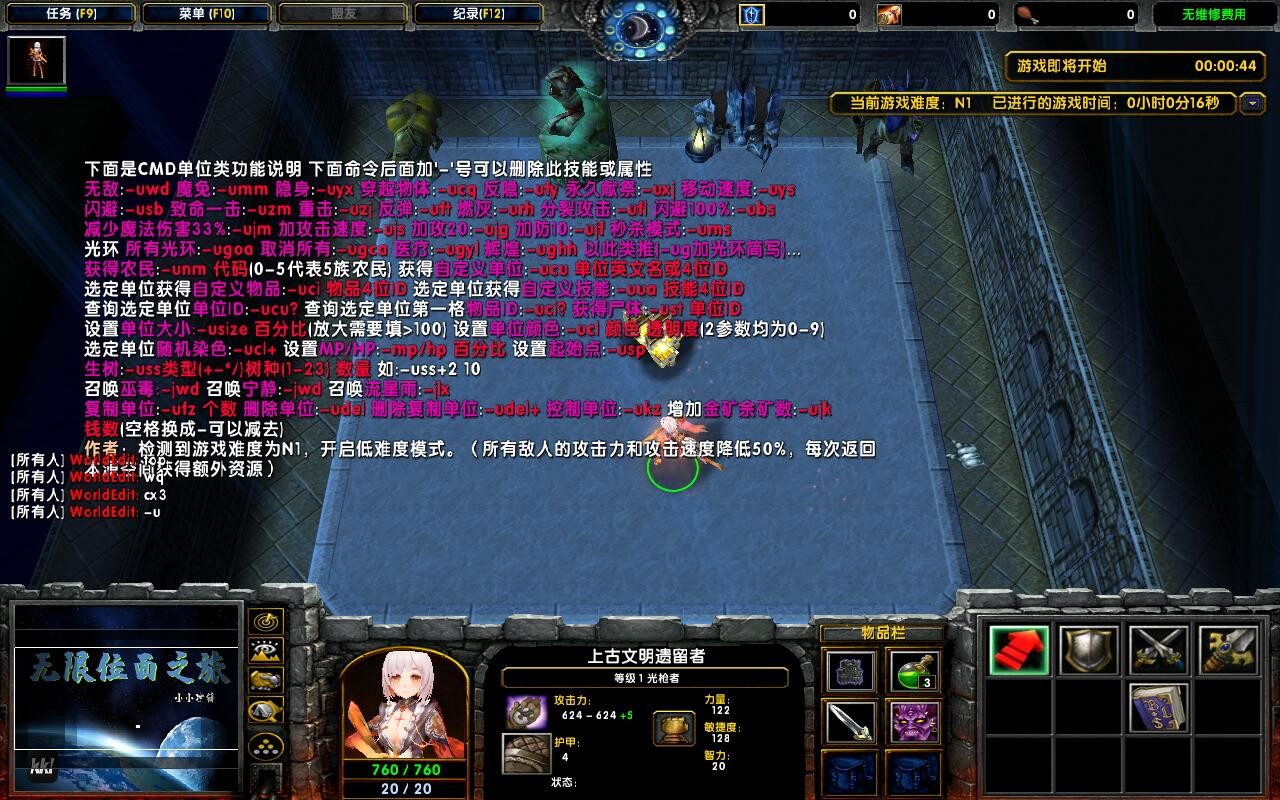1280x800 pixels.
Task: Open the purple spell book ability
Action: [x=1159, y=709]
